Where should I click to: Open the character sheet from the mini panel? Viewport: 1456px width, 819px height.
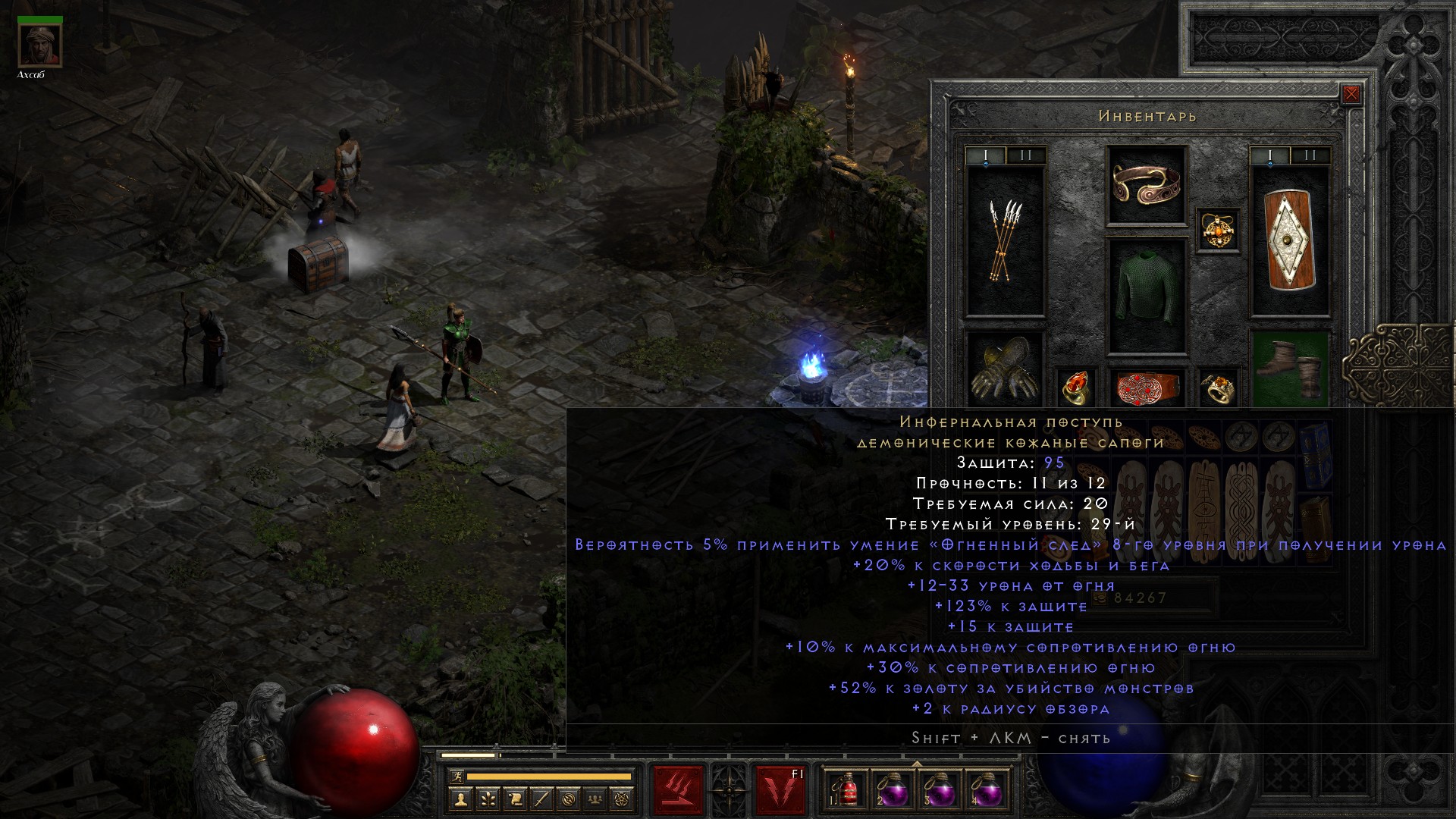click(461, 799)
